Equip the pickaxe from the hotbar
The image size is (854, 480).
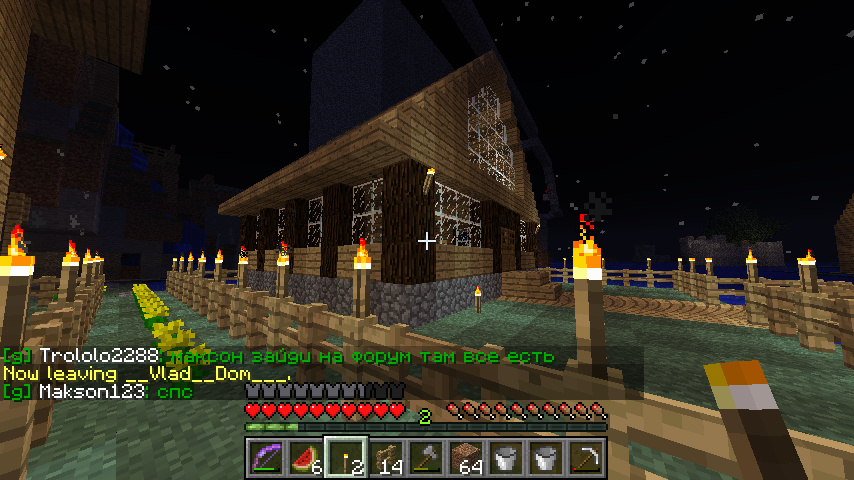pyautogui.click(x=586, y=458)
